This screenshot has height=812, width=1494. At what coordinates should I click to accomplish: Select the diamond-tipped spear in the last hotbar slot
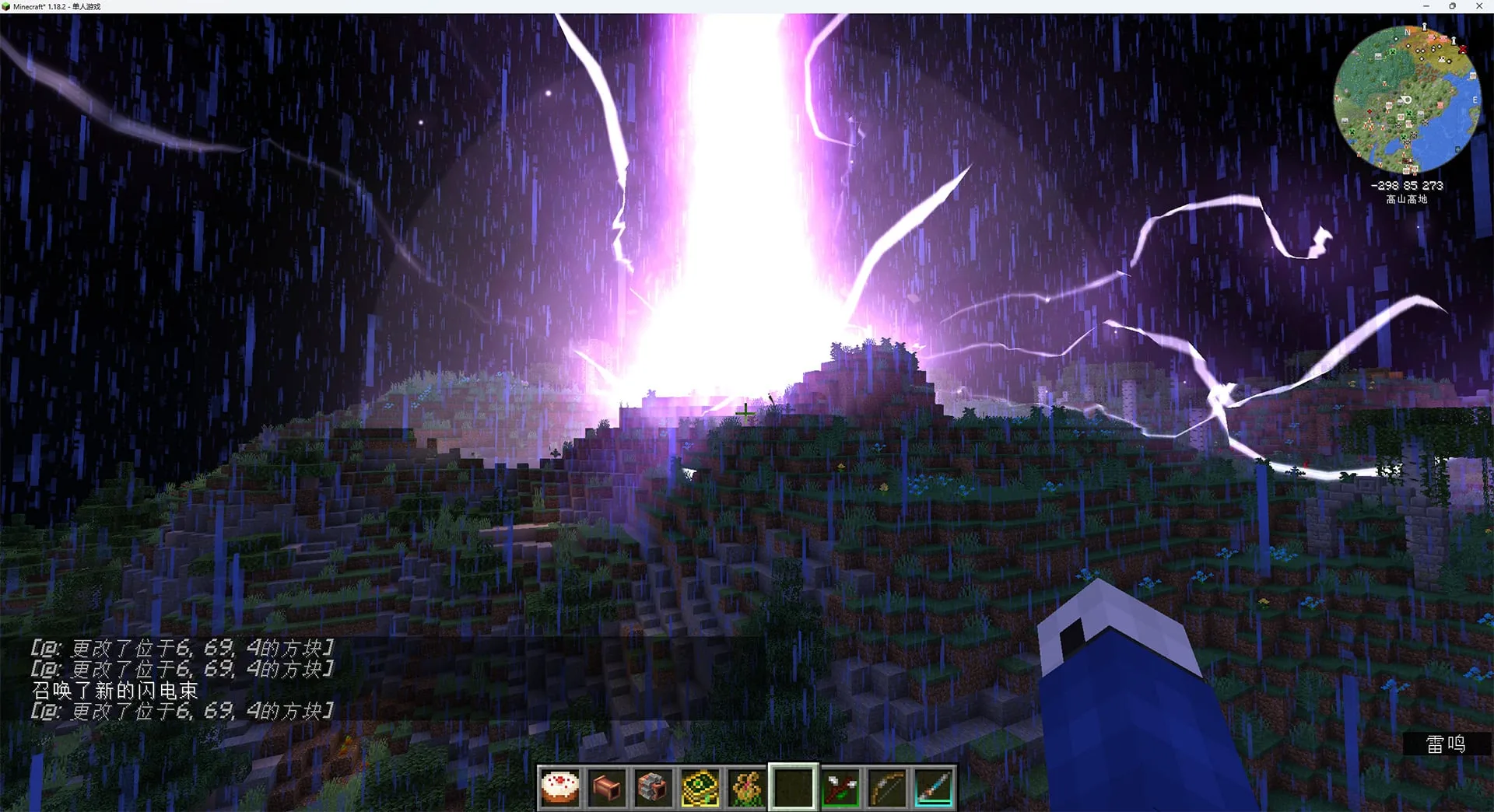pos(933,788)
